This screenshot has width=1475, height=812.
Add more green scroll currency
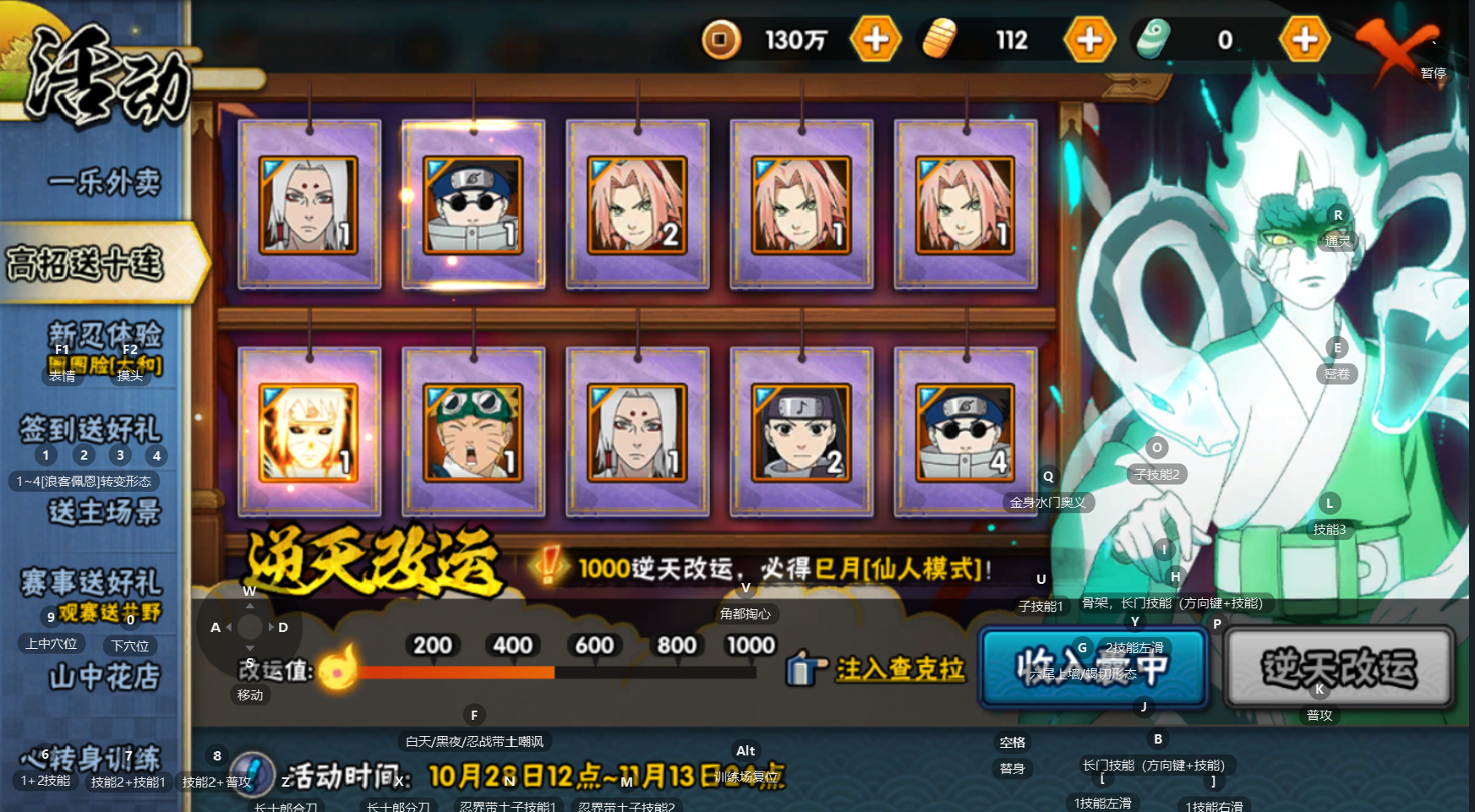(1304, 39)
